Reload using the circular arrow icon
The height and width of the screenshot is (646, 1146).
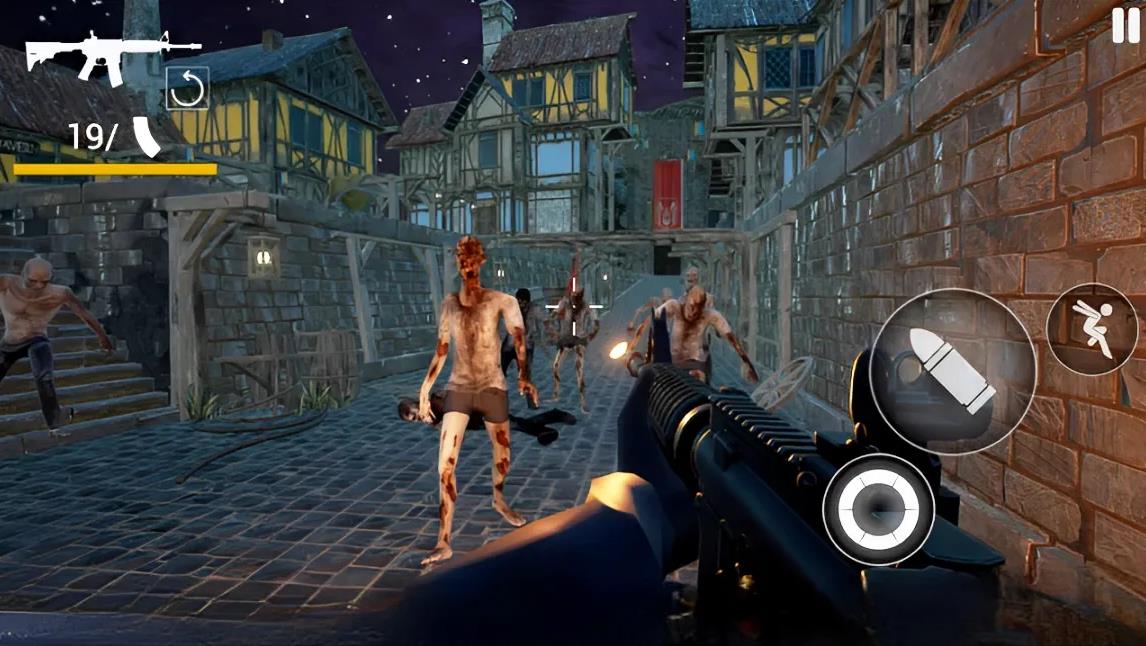click(187, 88)
